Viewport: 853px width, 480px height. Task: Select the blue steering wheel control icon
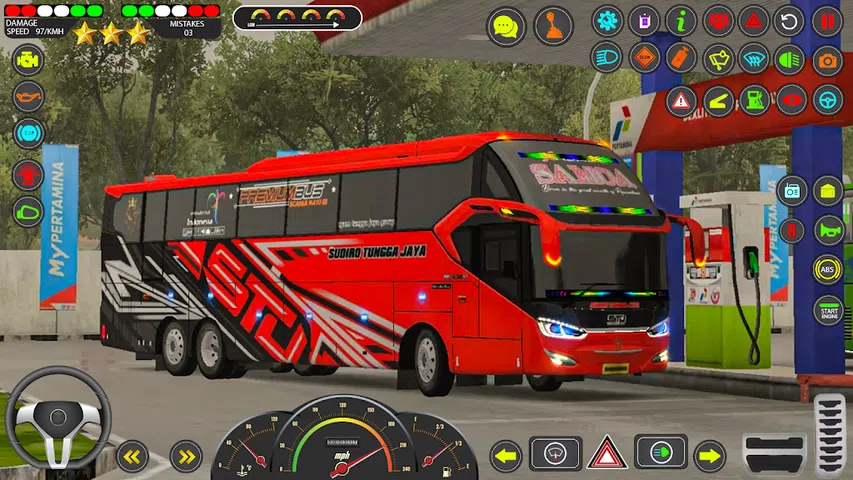827,100
